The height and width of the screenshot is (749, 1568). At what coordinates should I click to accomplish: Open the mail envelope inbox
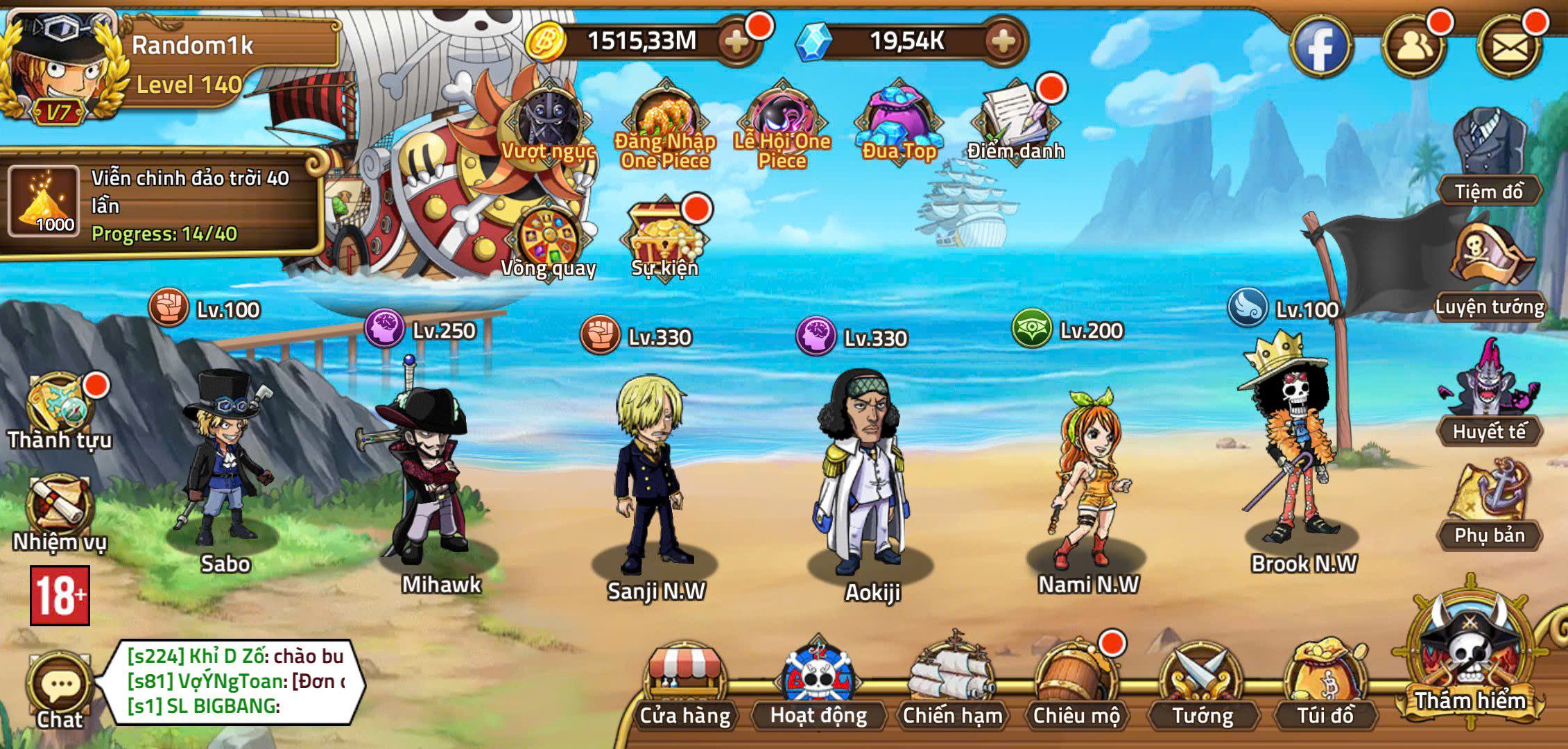pyautogui.click(x=1509, y=46)
